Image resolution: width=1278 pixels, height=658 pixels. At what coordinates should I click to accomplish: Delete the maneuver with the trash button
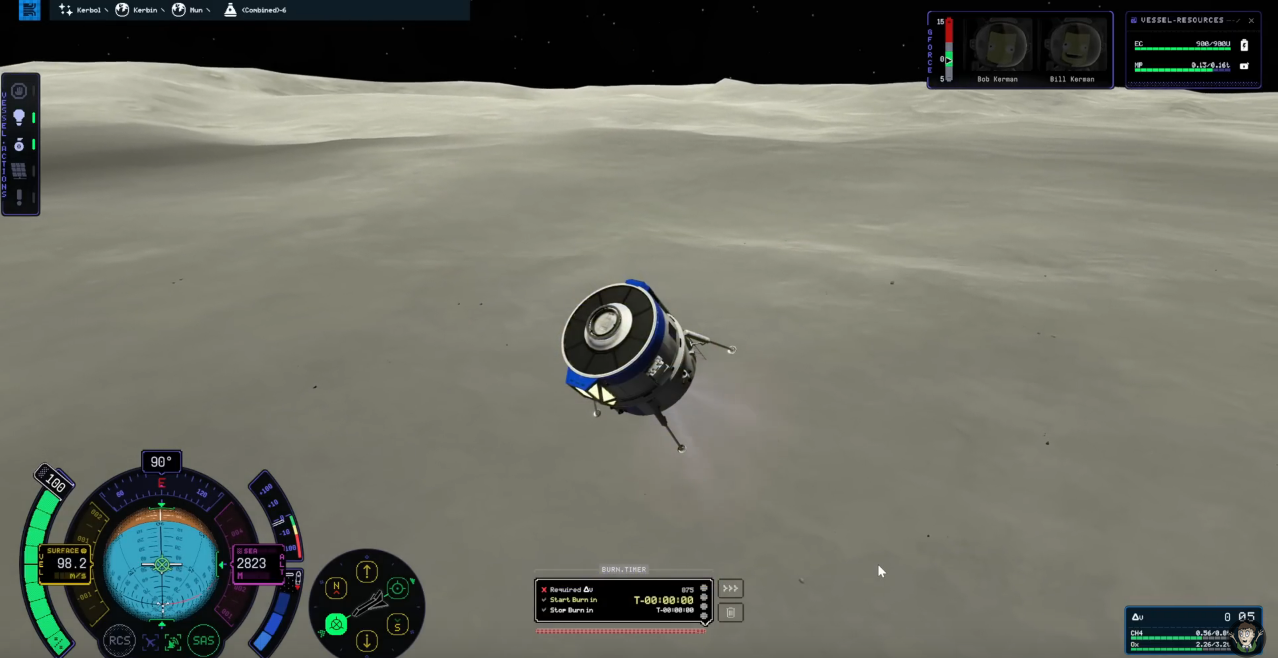coord(730,612)
